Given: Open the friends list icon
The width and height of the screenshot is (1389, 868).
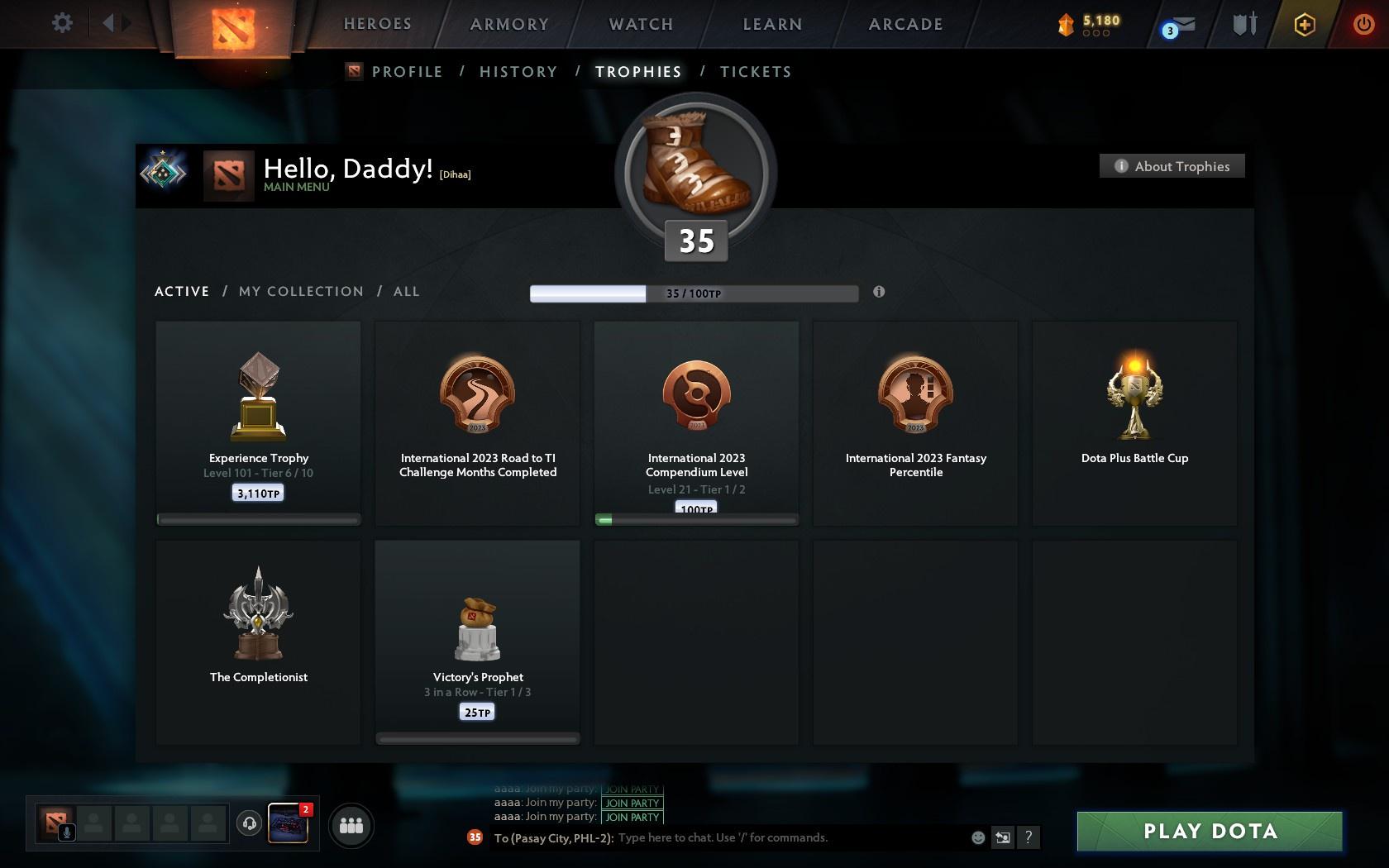Looking at the screenshot, I should pyautogui.click(x=351, y=824).
